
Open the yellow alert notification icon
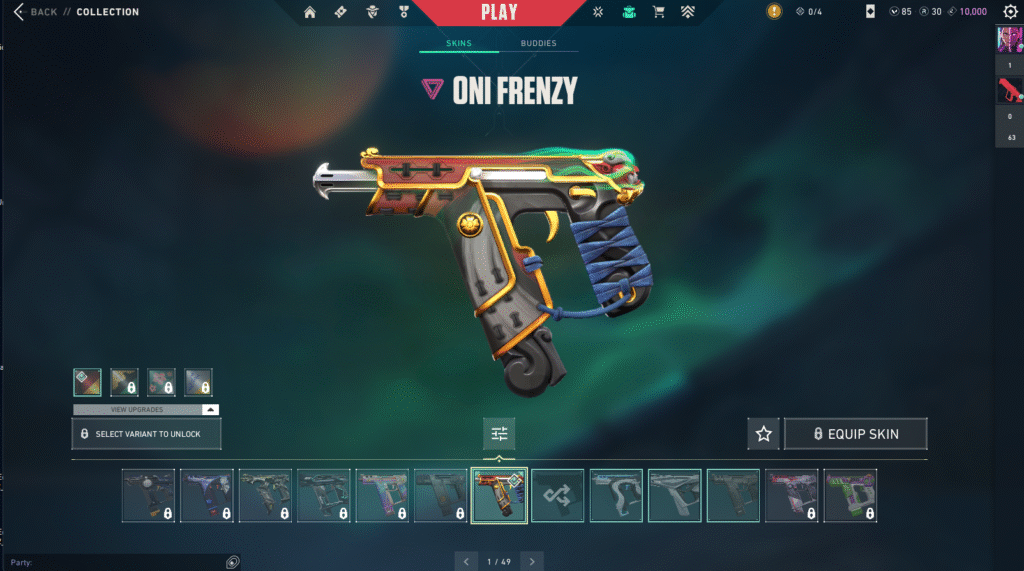(774, 12)
